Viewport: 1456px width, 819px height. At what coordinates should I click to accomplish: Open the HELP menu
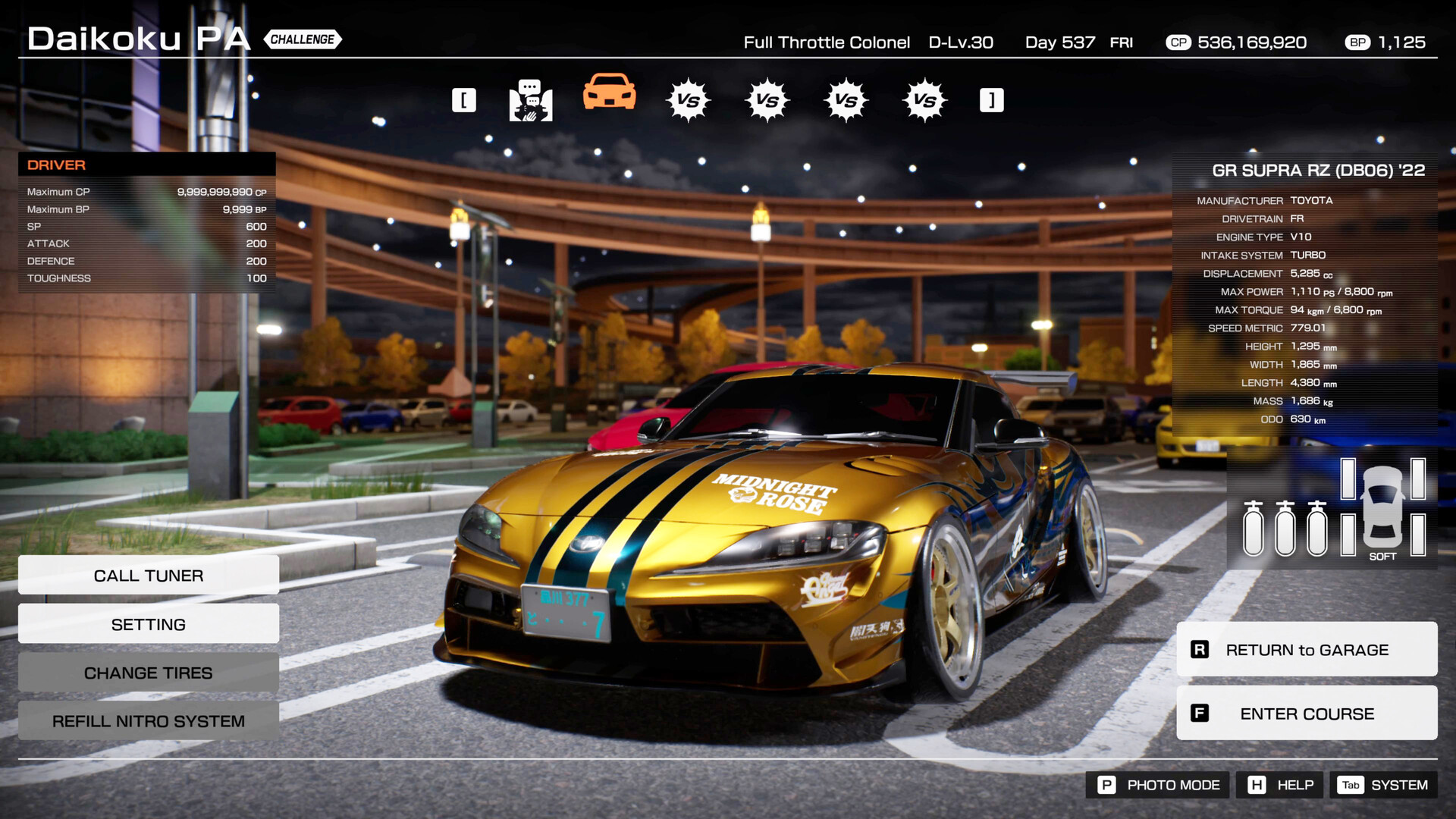[1279, 785]
